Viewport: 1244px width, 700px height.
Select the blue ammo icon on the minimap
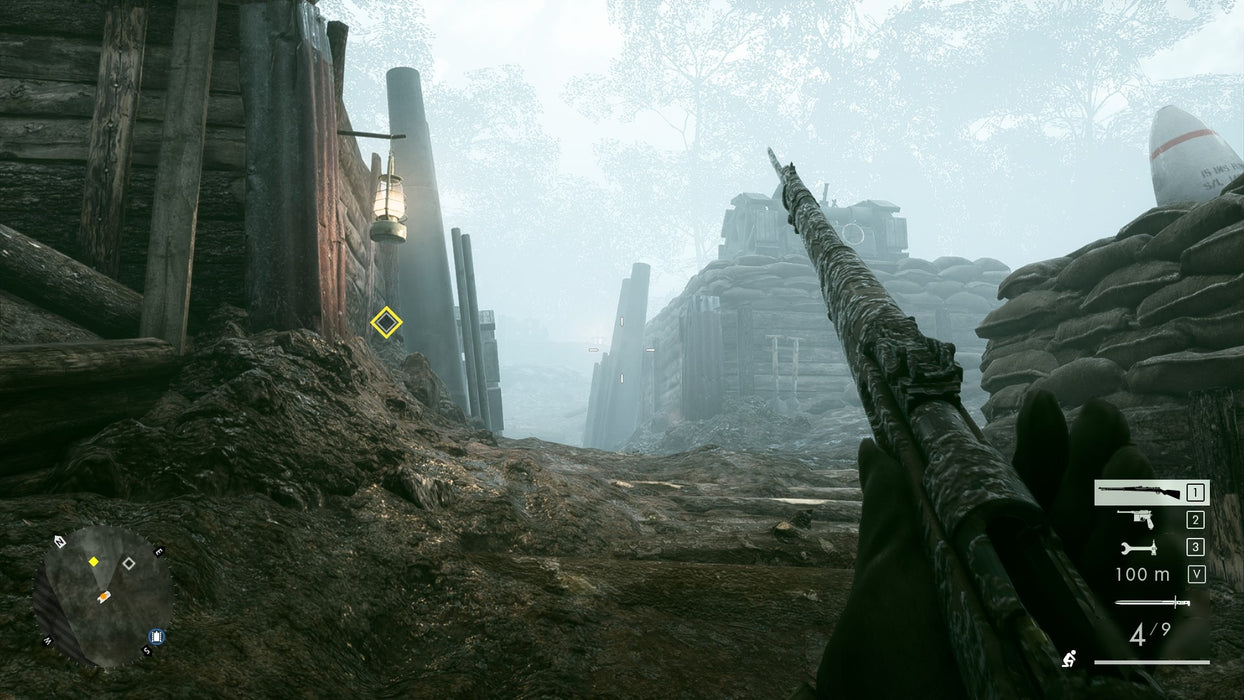click(x=156, y=636)
